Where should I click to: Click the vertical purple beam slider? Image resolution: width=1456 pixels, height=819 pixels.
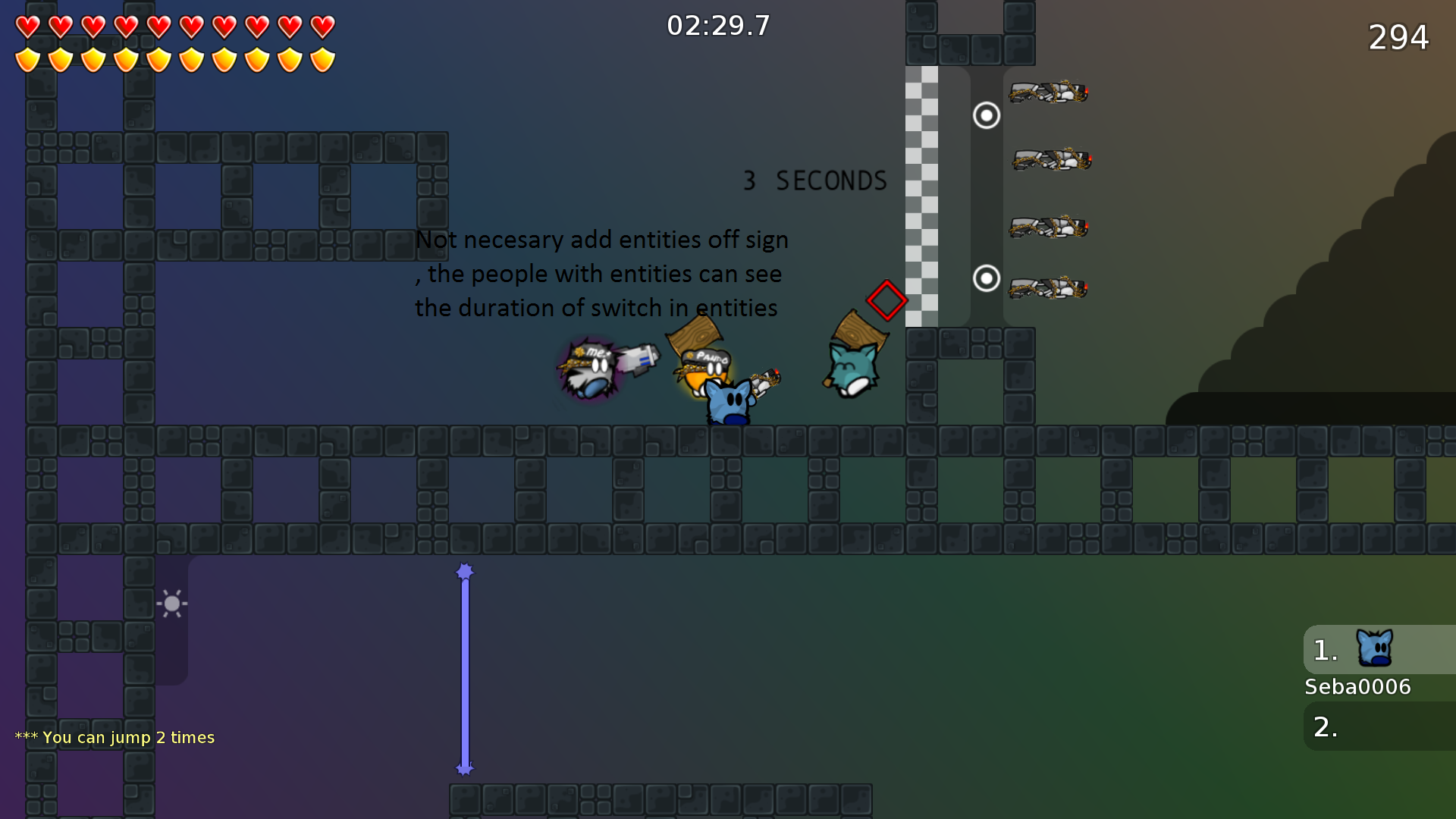coord(464,669)
